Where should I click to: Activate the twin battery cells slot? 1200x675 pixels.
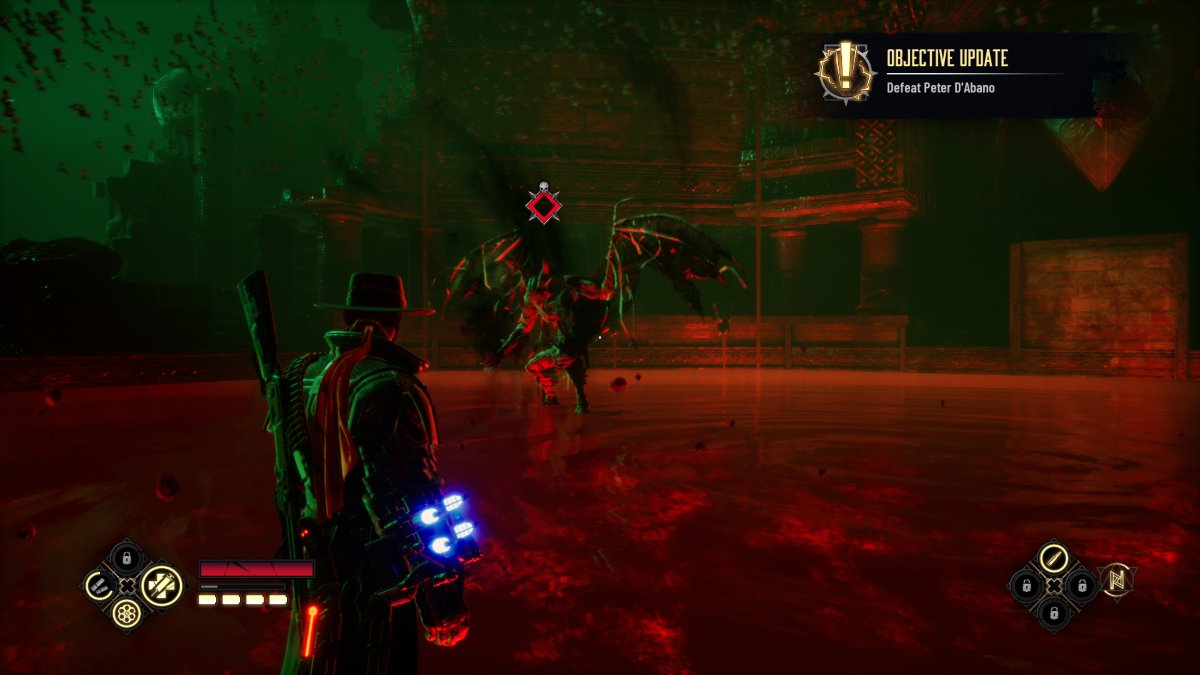[x=98, y=585]
